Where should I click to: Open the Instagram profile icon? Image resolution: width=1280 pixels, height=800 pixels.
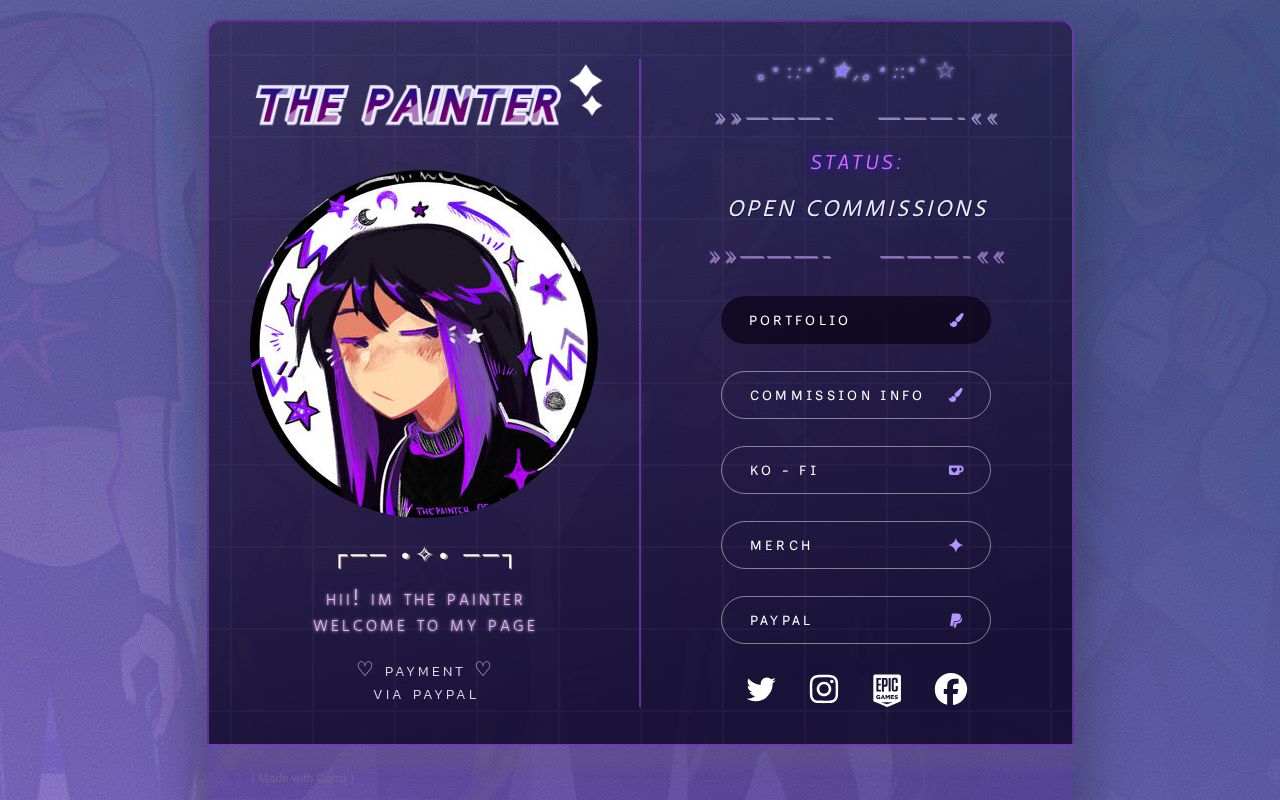824,689
